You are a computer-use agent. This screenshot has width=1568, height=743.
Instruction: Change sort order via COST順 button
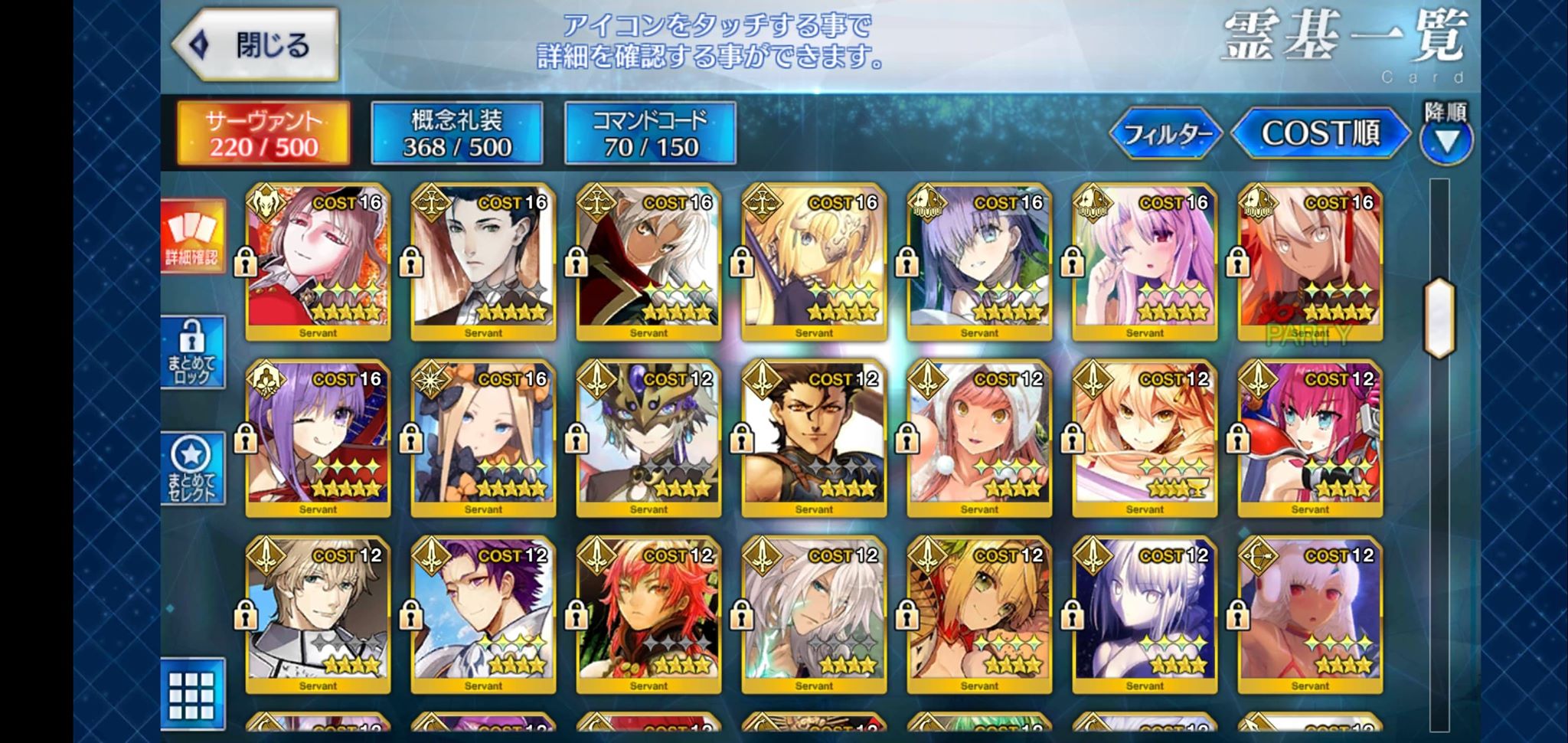pyautogui.click(x=1320, y=134)
